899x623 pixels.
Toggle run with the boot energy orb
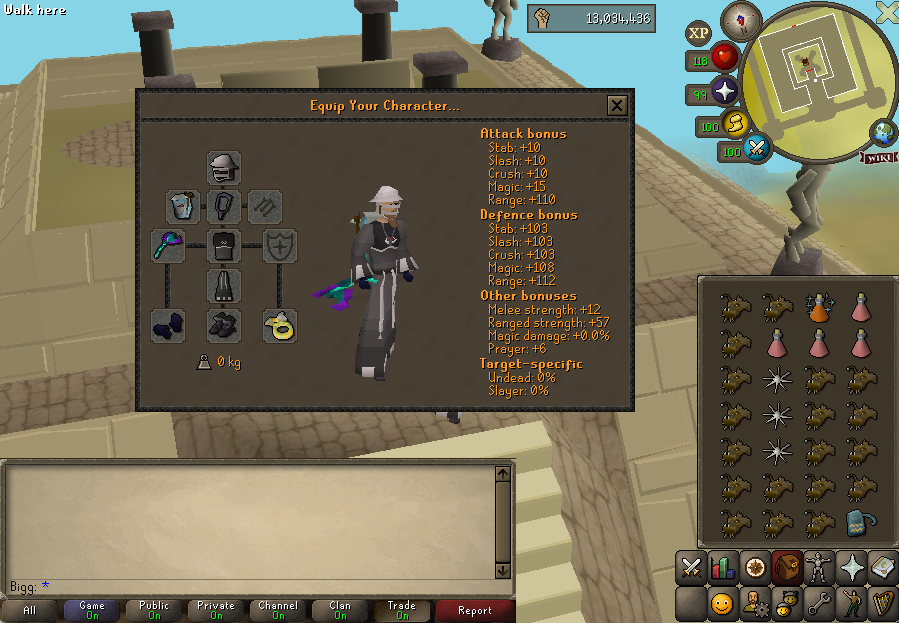click(x=734, y=125)
